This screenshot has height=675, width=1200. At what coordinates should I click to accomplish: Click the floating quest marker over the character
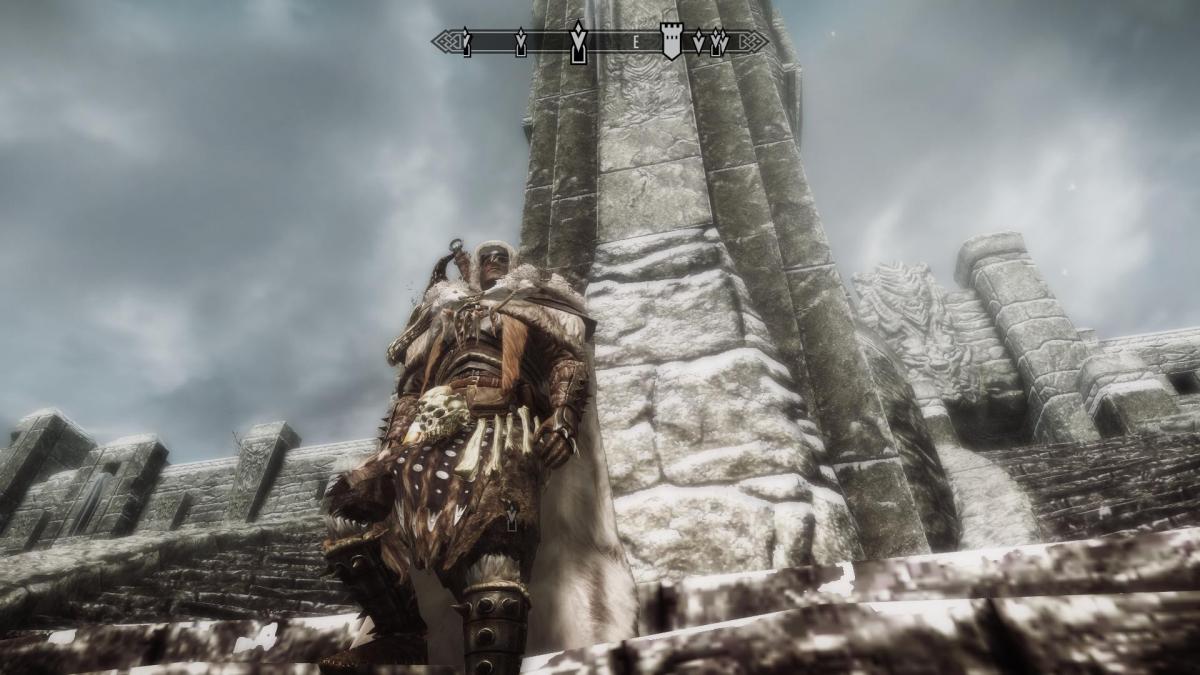tap(512, 515)
